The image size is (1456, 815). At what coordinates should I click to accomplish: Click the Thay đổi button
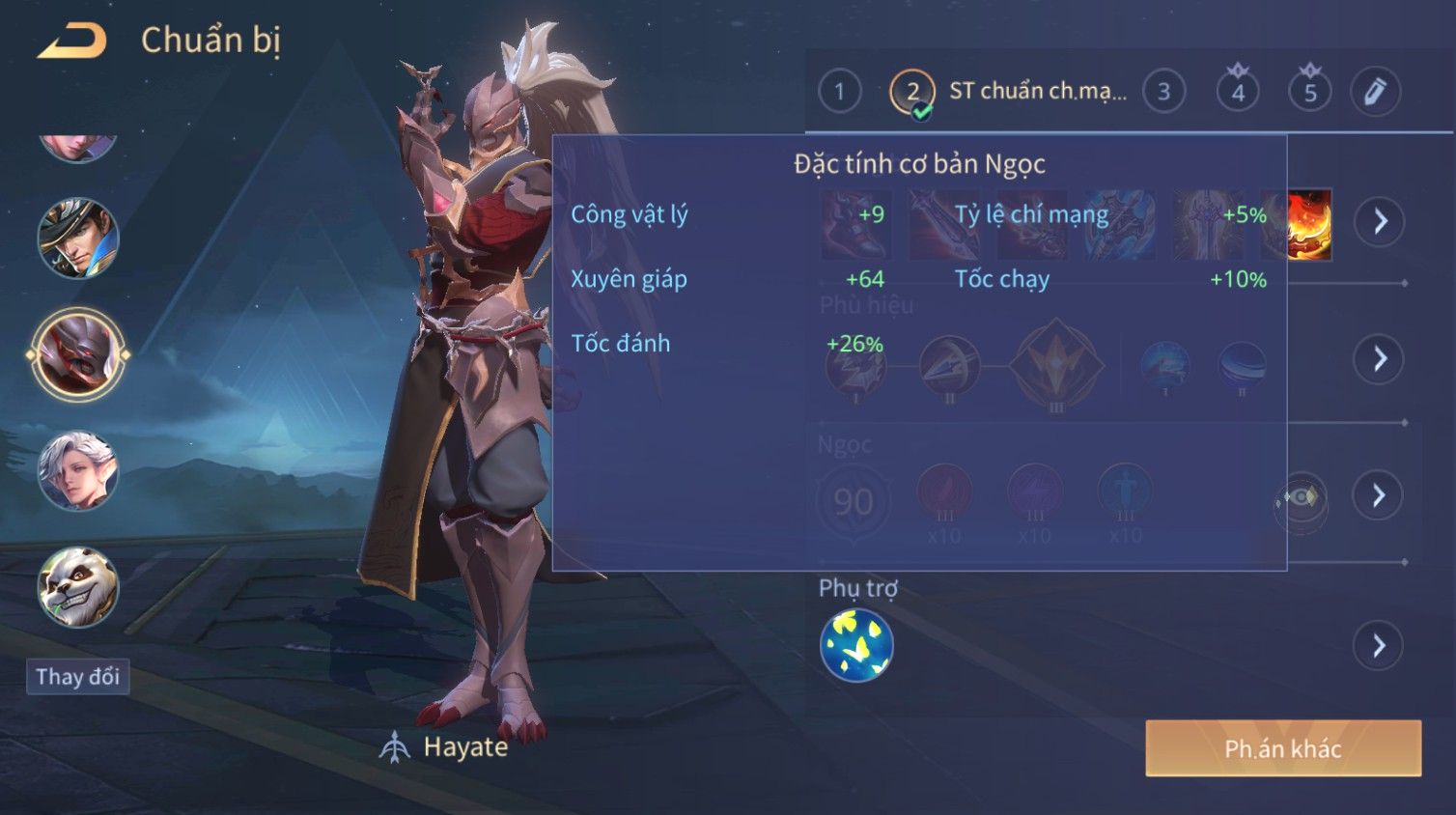click(78, 676)
